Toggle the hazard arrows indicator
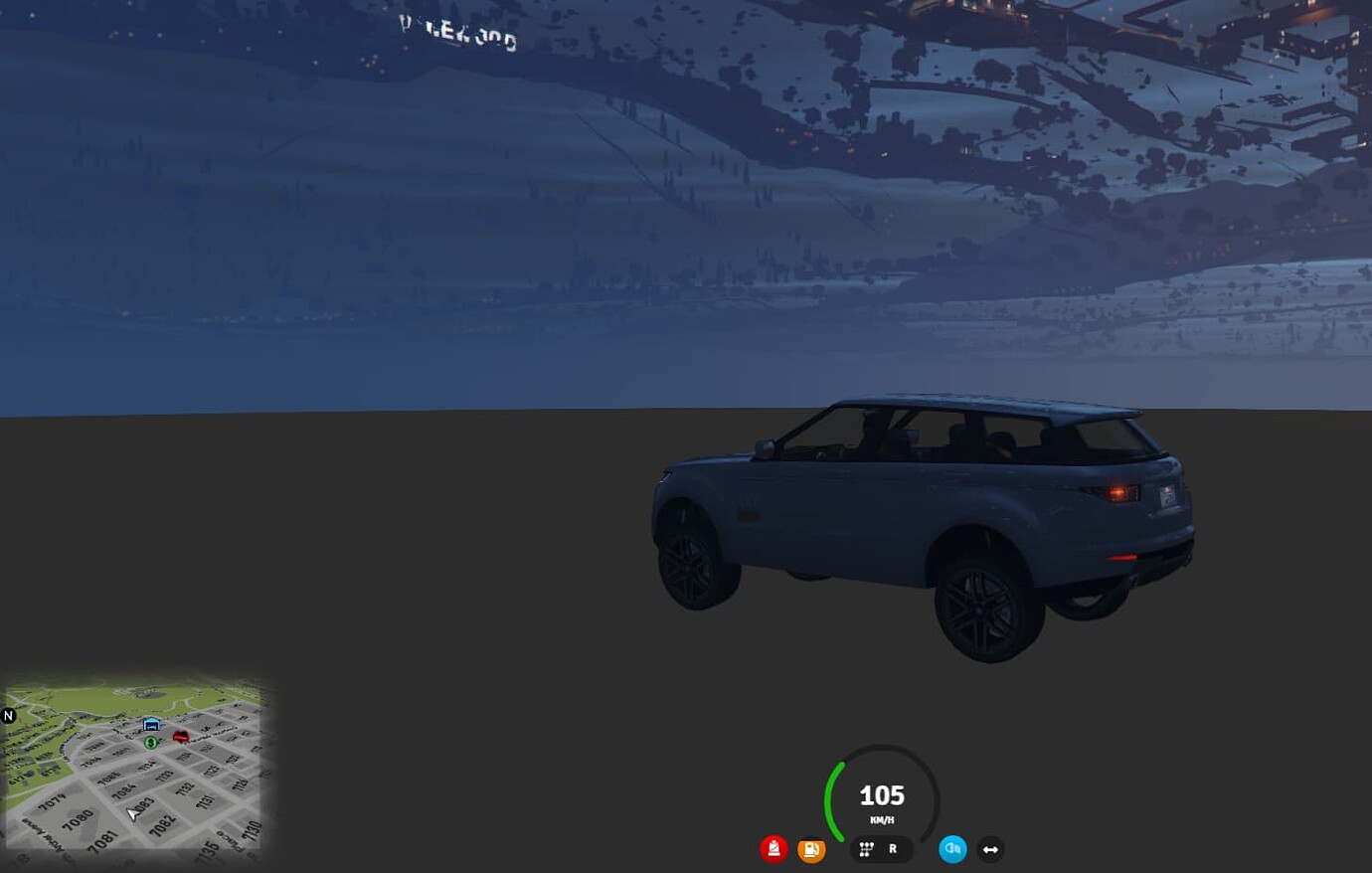The image size is (1372, 873). coord(990,849)
